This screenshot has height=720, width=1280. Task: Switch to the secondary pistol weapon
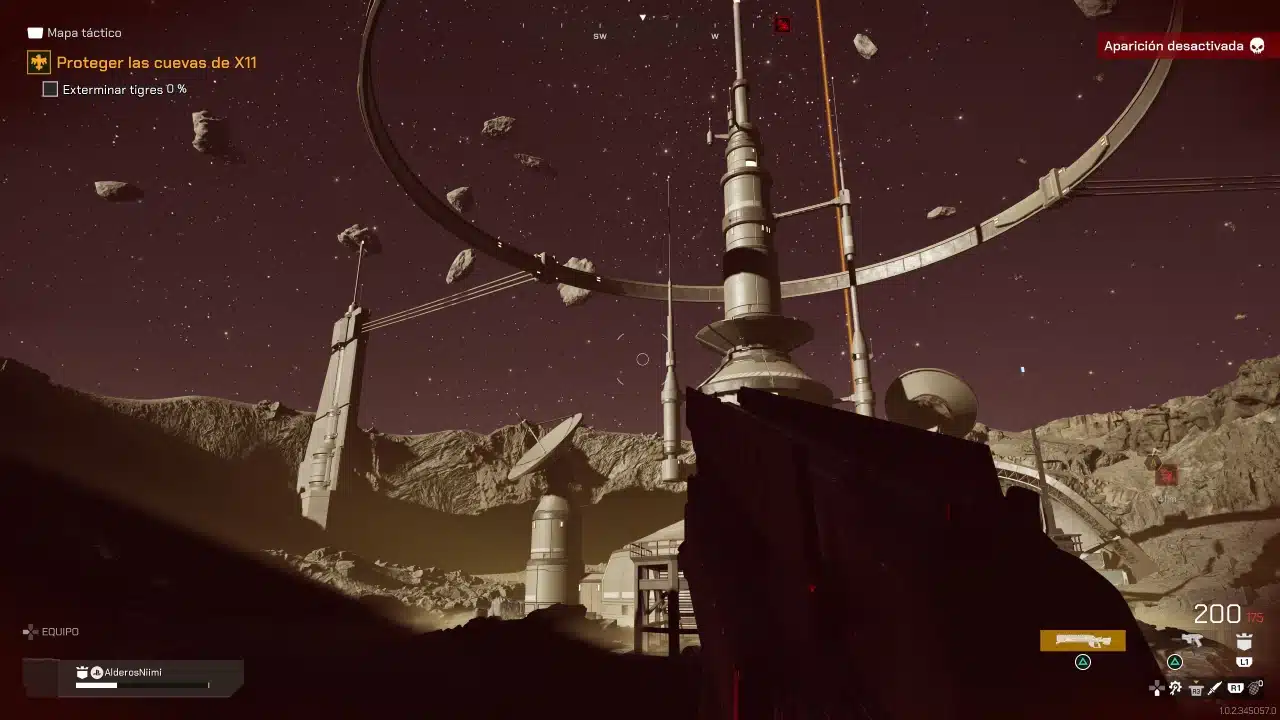1191,640
